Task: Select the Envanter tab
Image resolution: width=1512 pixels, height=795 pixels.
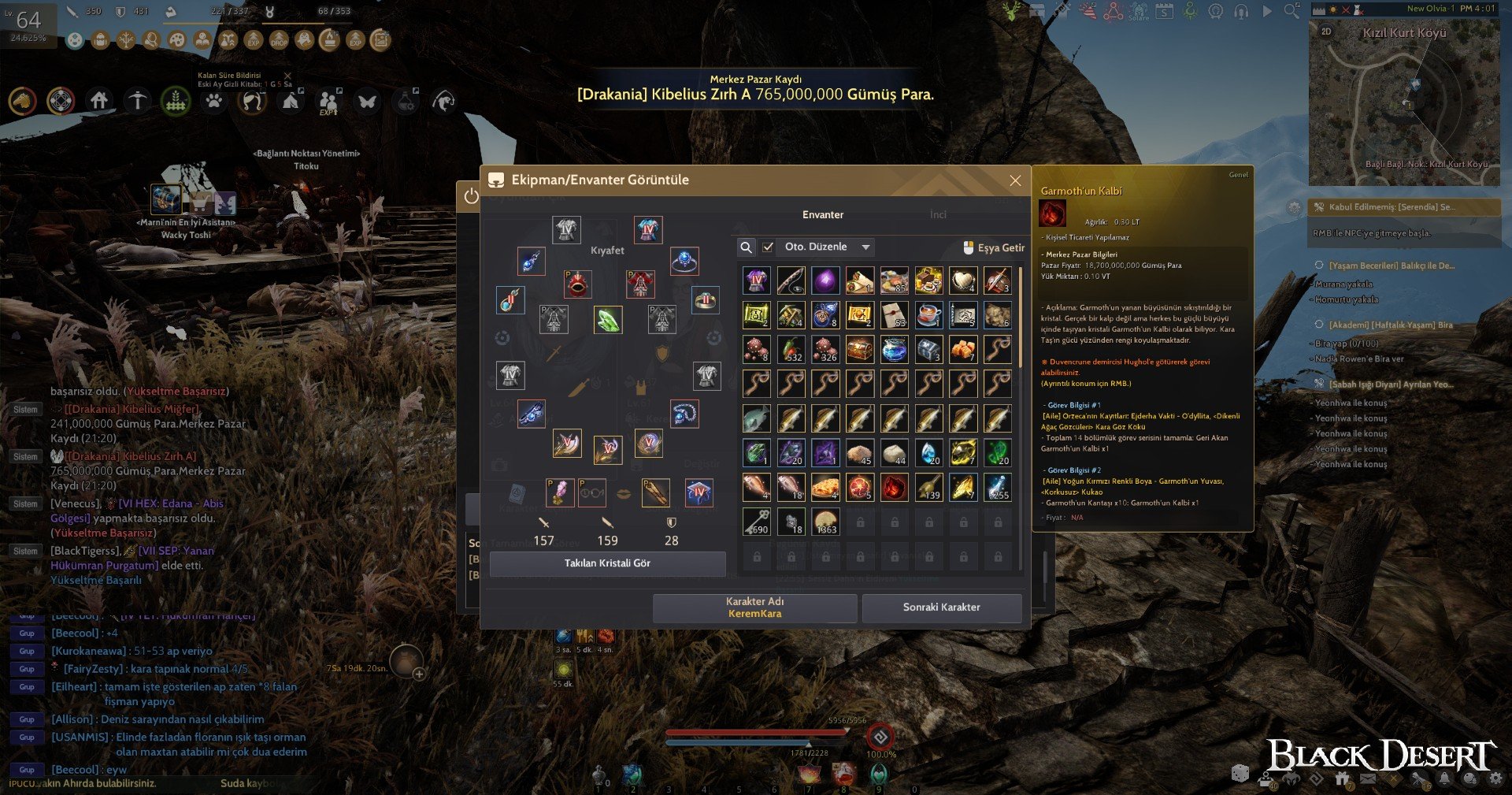Action: [x=822, y=215]
